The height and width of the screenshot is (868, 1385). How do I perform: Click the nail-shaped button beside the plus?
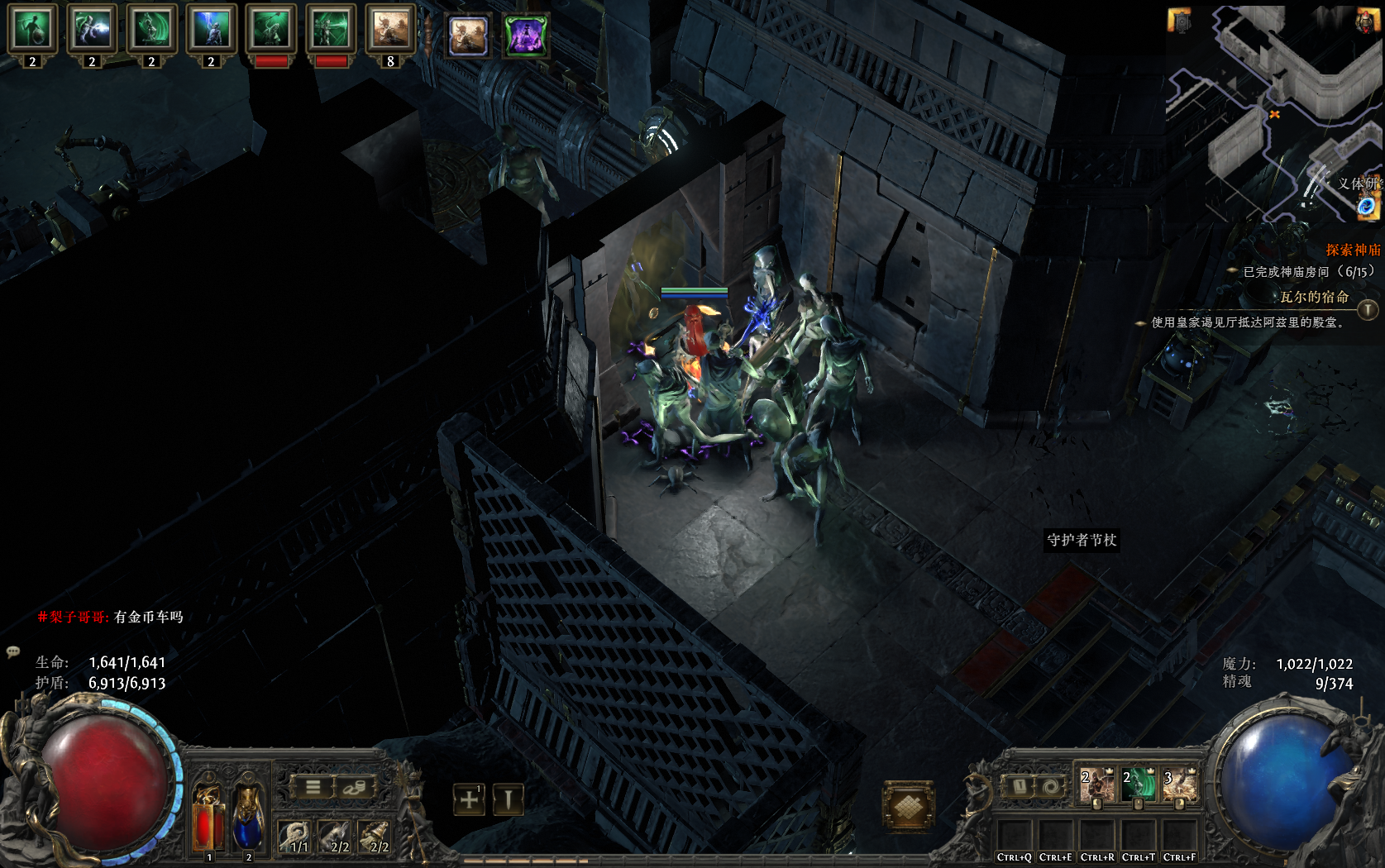click(x=508, y=799)
